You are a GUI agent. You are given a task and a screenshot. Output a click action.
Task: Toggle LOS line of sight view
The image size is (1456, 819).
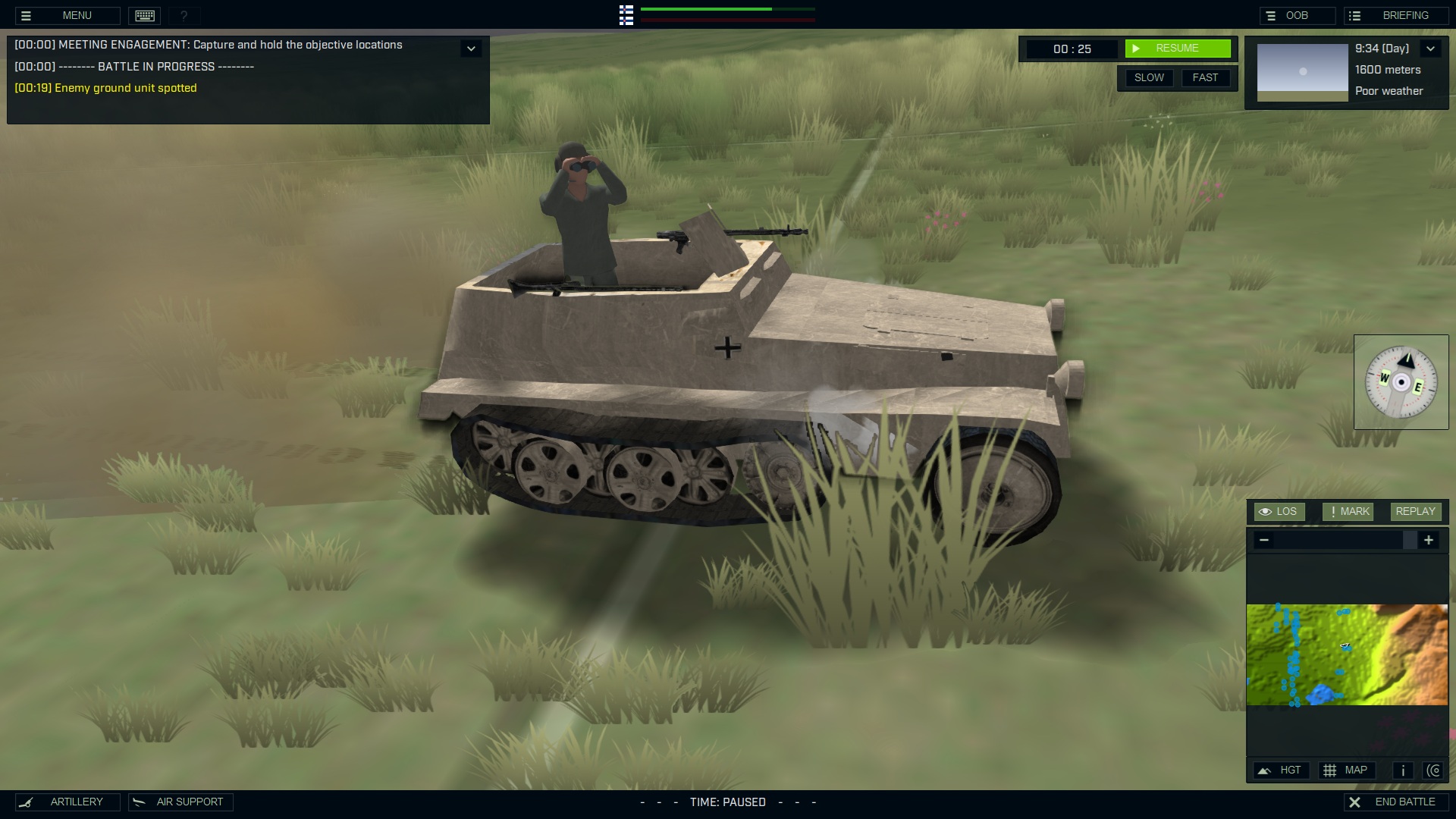pos(1282,511)
